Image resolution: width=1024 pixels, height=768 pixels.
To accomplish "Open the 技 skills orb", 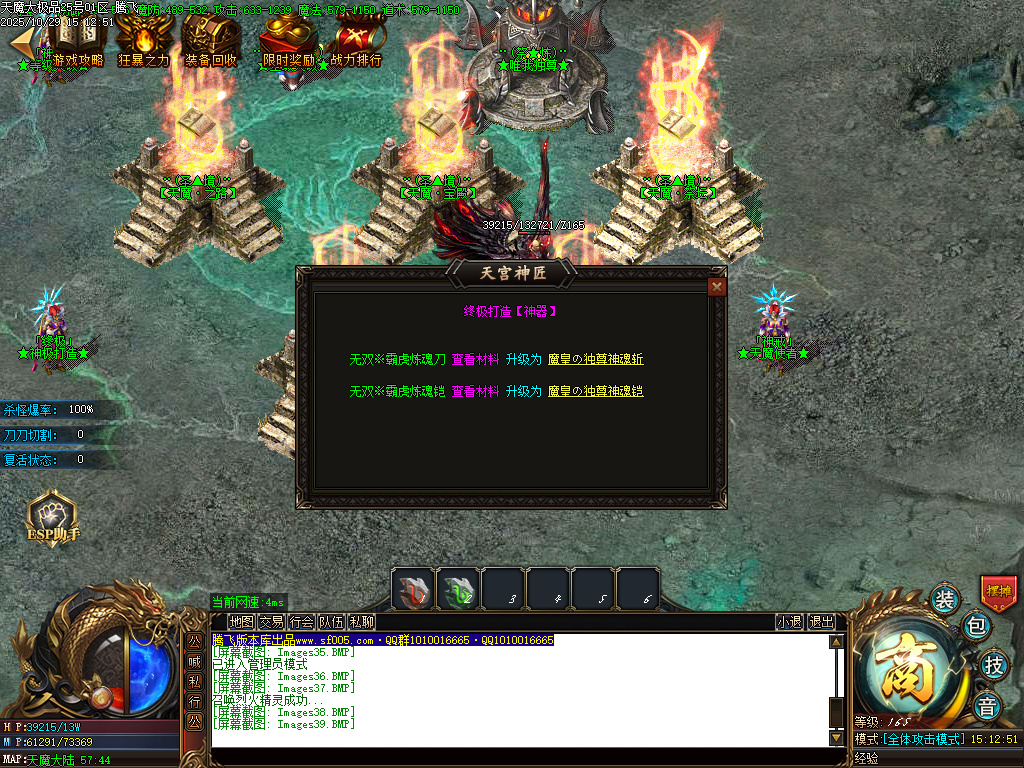I will coord(993,664).
